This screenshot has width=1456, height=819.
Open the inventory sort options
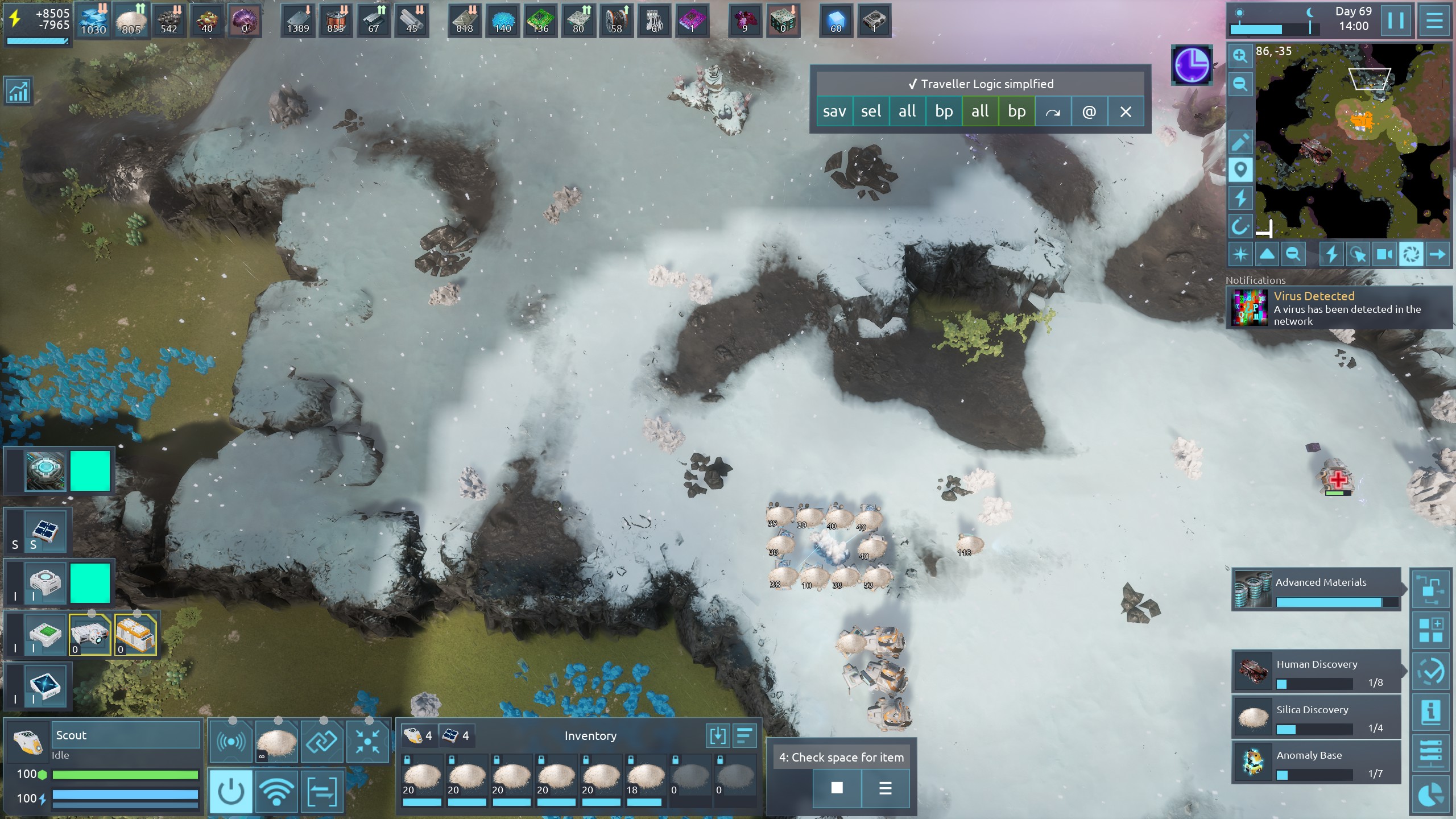pos(744,735)
